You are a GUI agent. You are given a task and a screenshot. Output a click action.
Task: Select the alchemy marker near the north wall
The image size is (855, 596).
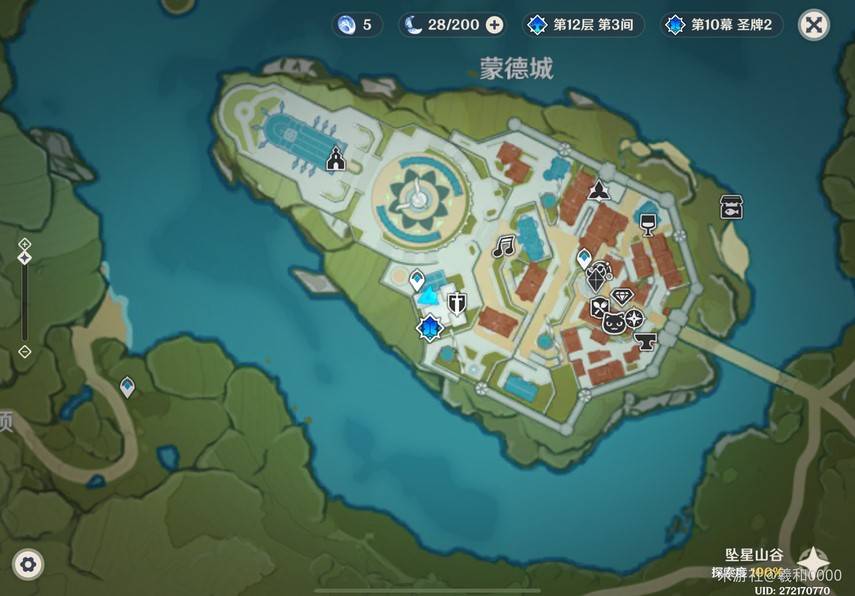coord(599,190)
